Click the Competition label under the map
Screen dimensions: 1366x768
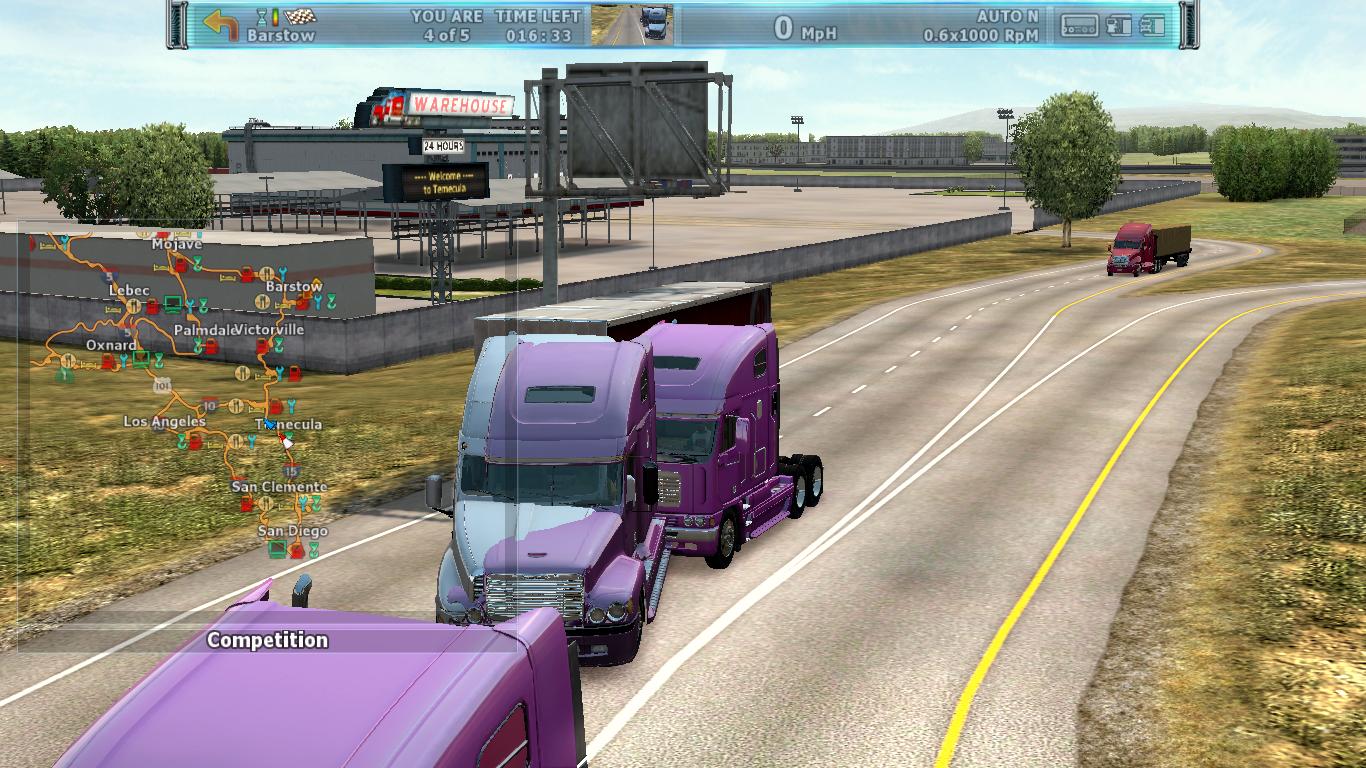[267, 640]
